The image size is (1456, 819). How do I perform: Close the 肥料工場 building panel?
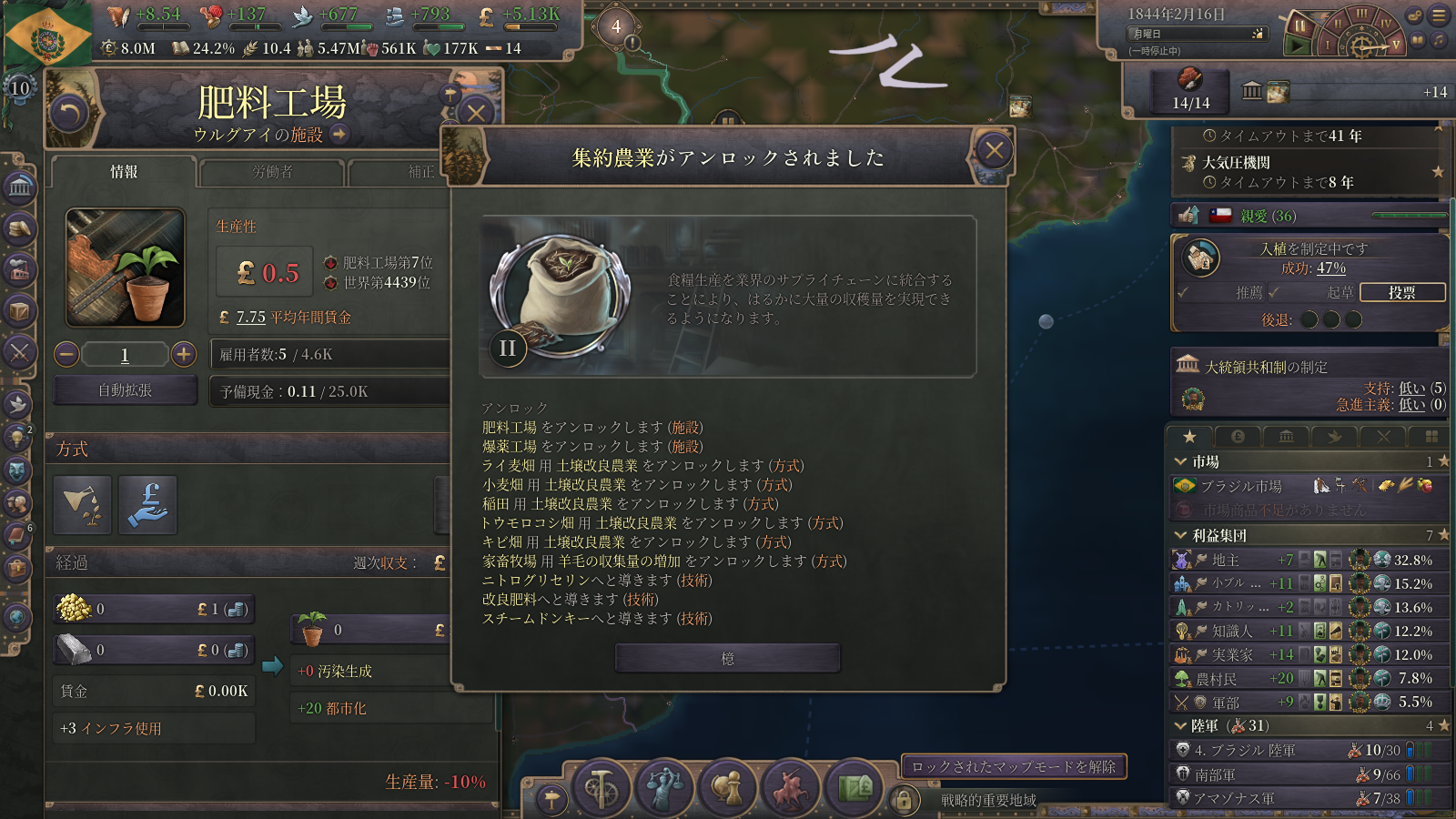point(475,113)
